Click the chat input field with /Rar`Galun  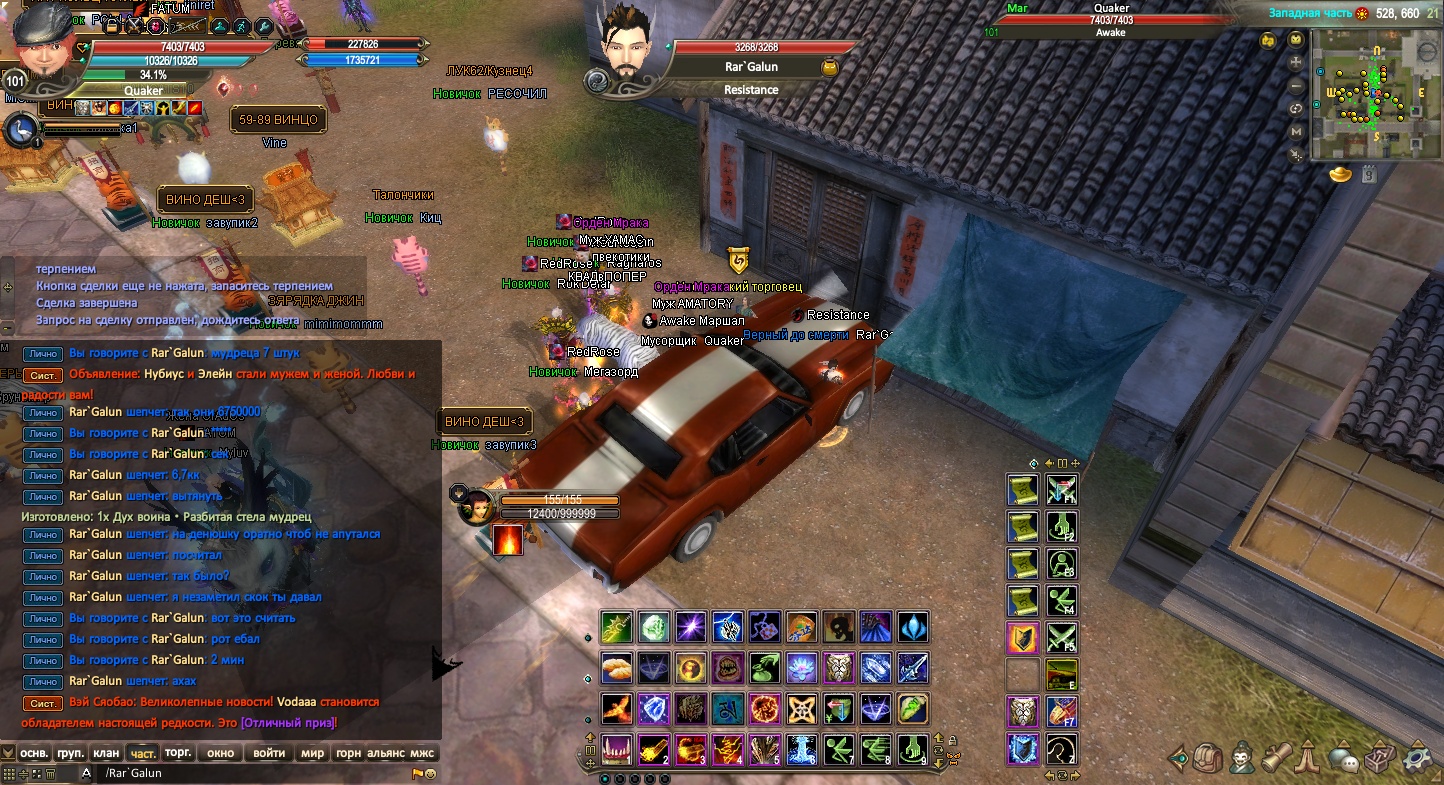point(250,773)
